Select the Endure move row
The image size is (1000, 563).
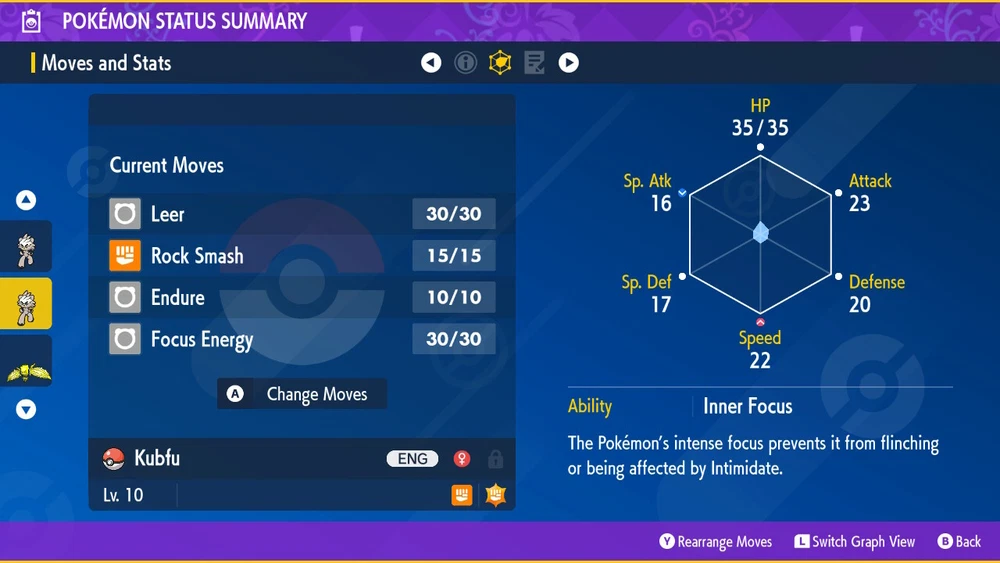click(302, 298)
